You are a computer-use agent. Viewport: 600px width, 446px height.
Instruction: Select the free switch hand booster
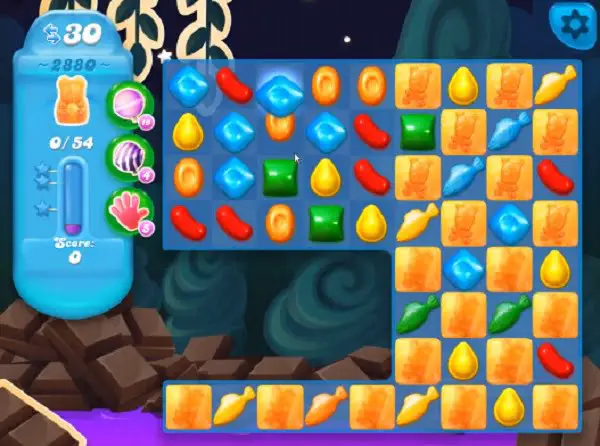130,208
